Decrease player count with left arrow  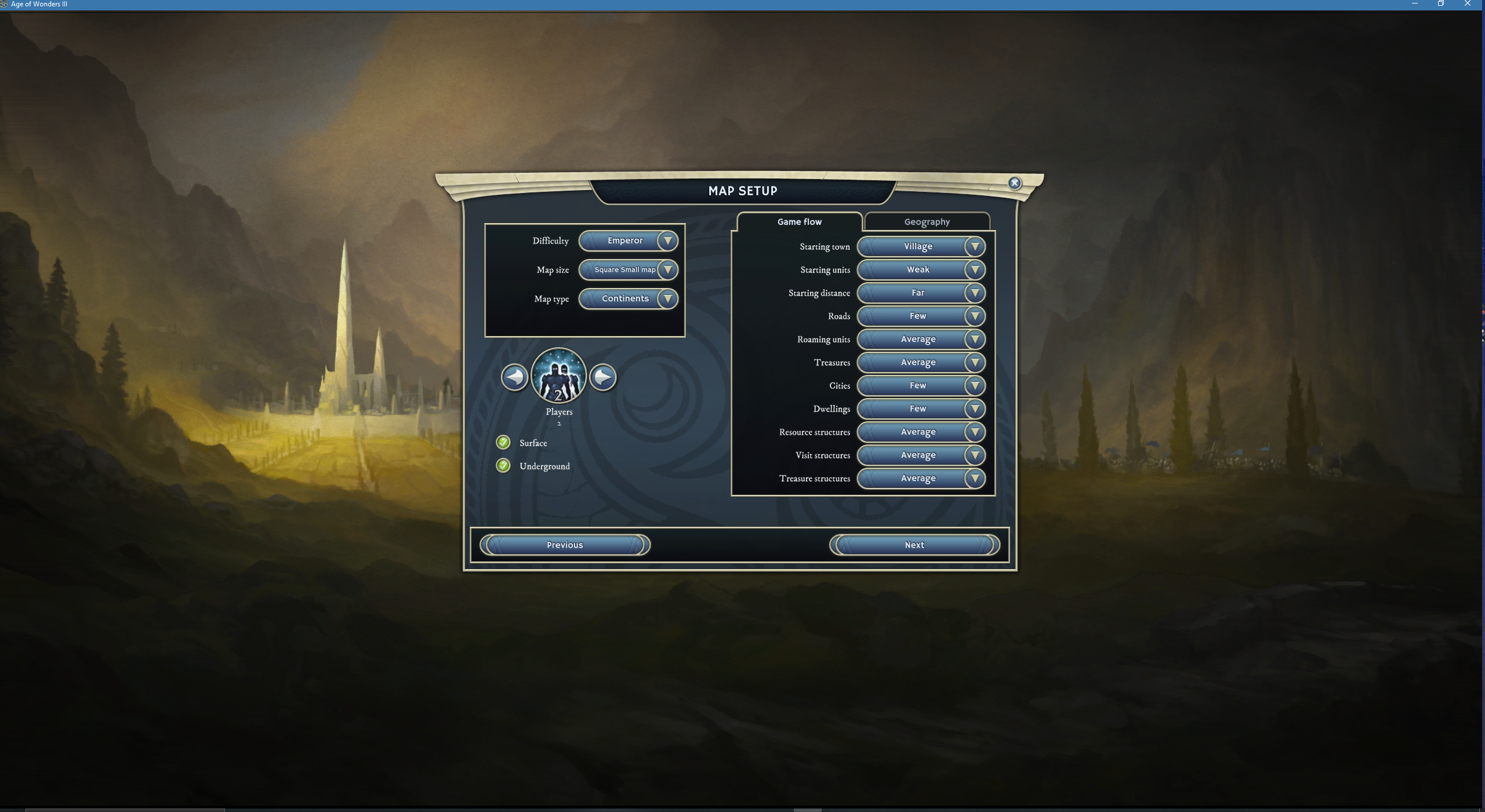tap(514, 377)
